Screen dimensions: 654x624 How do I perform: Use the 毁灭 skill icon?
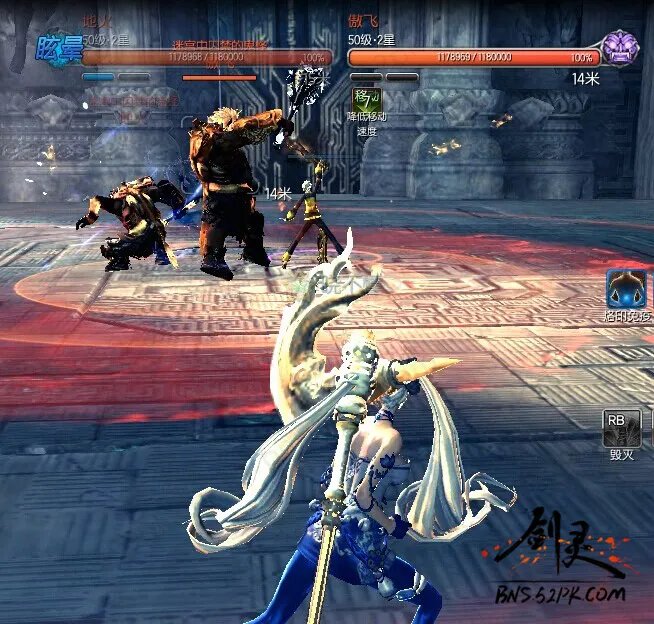[621, 428]
